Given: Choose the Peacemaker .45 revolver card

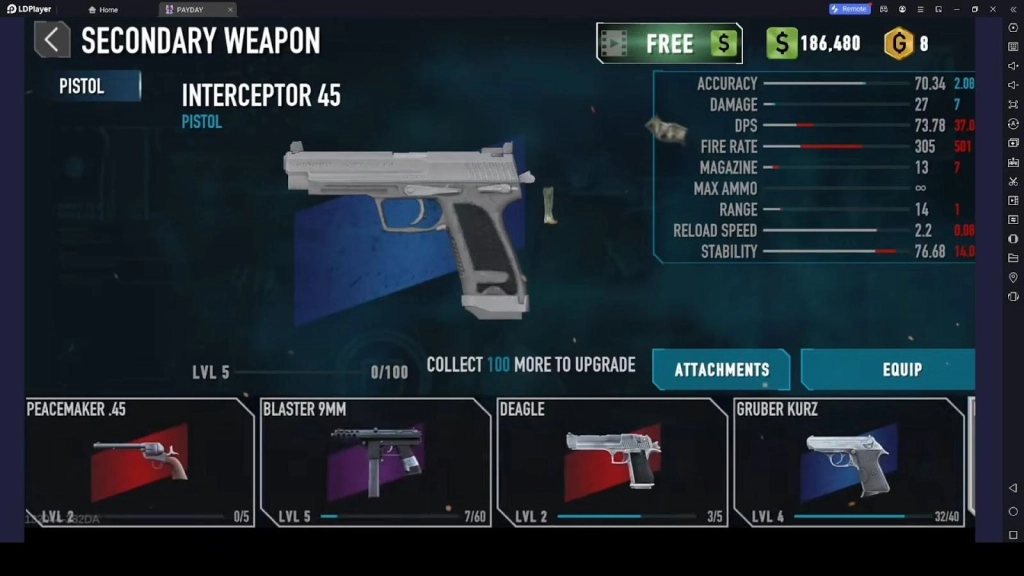Looking at the screenshot, I should [139, 462].
